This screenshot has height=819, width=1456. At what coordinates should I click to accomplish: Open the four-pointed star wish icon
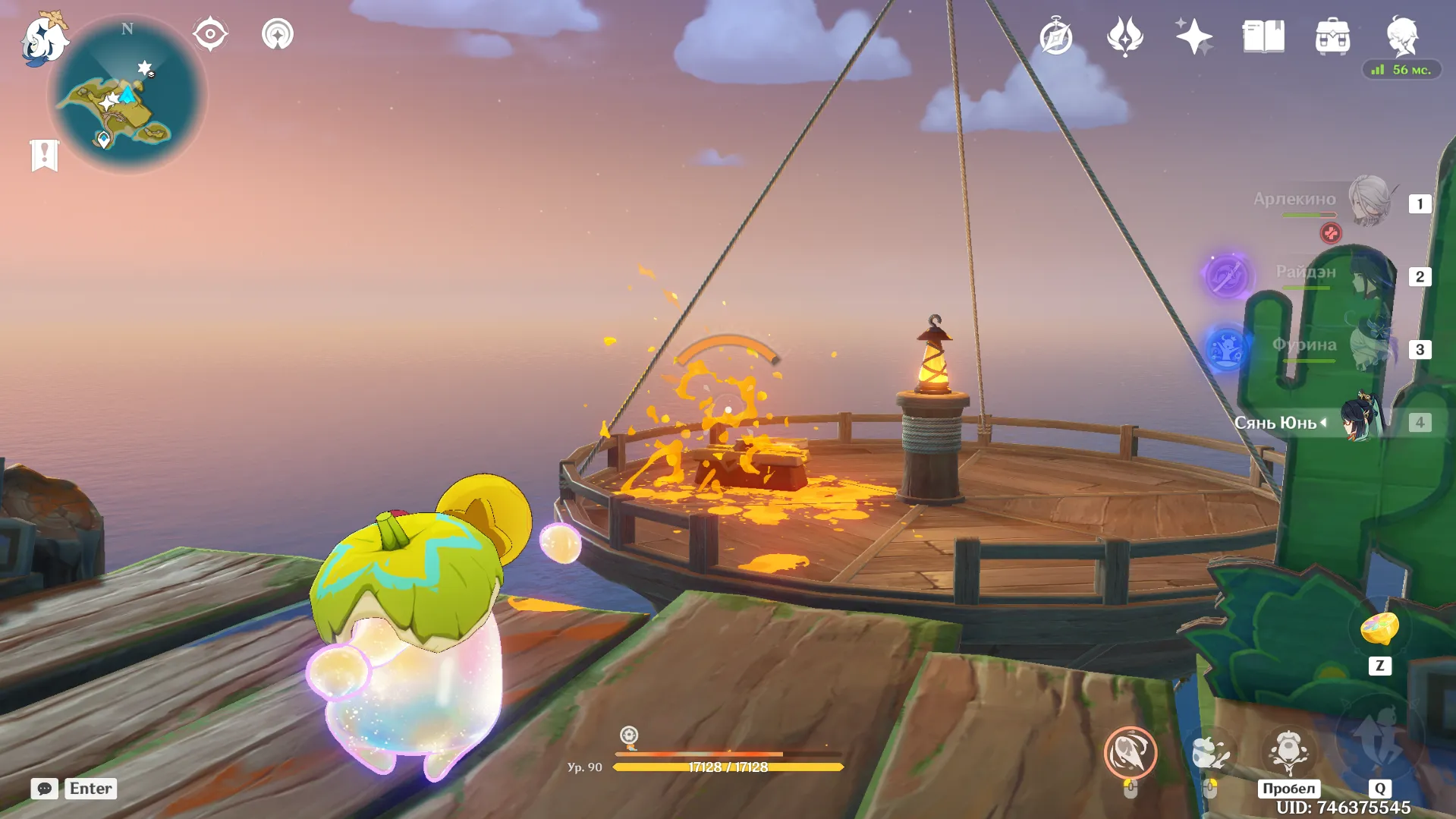(x=1193, y=36)
